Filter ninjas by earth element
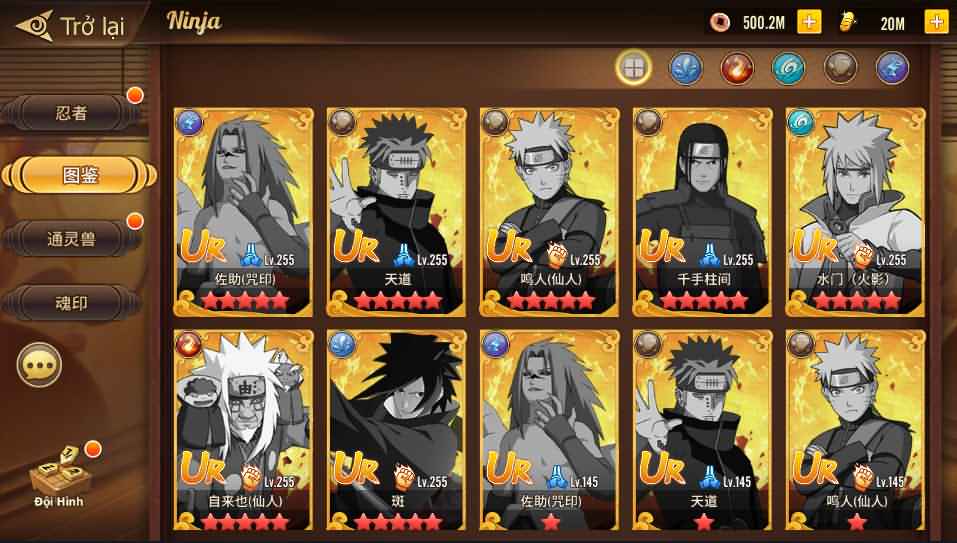 pyautogui.click(x=840, y=68)
